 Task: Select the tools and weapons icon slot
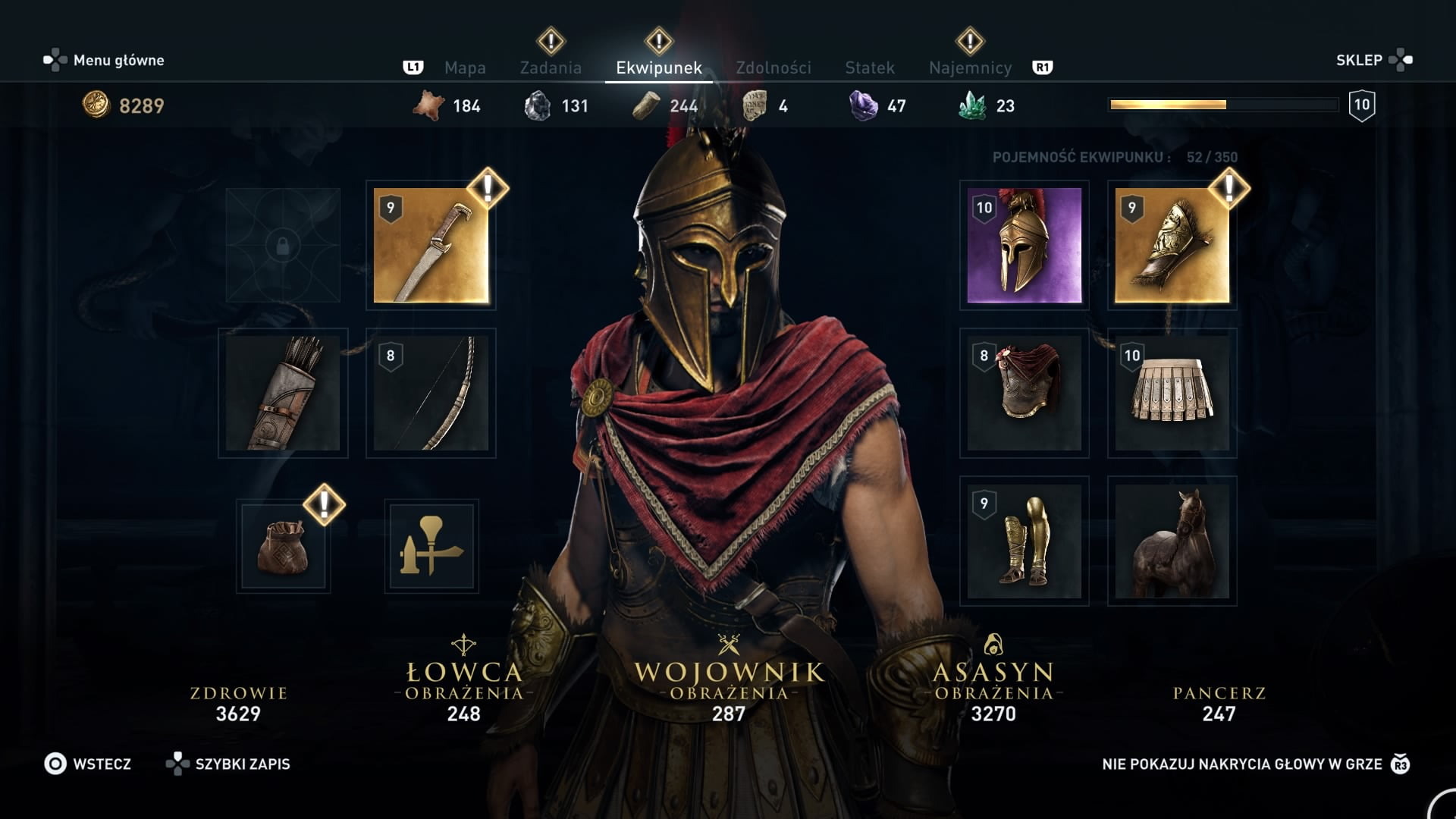click(431, 546)
